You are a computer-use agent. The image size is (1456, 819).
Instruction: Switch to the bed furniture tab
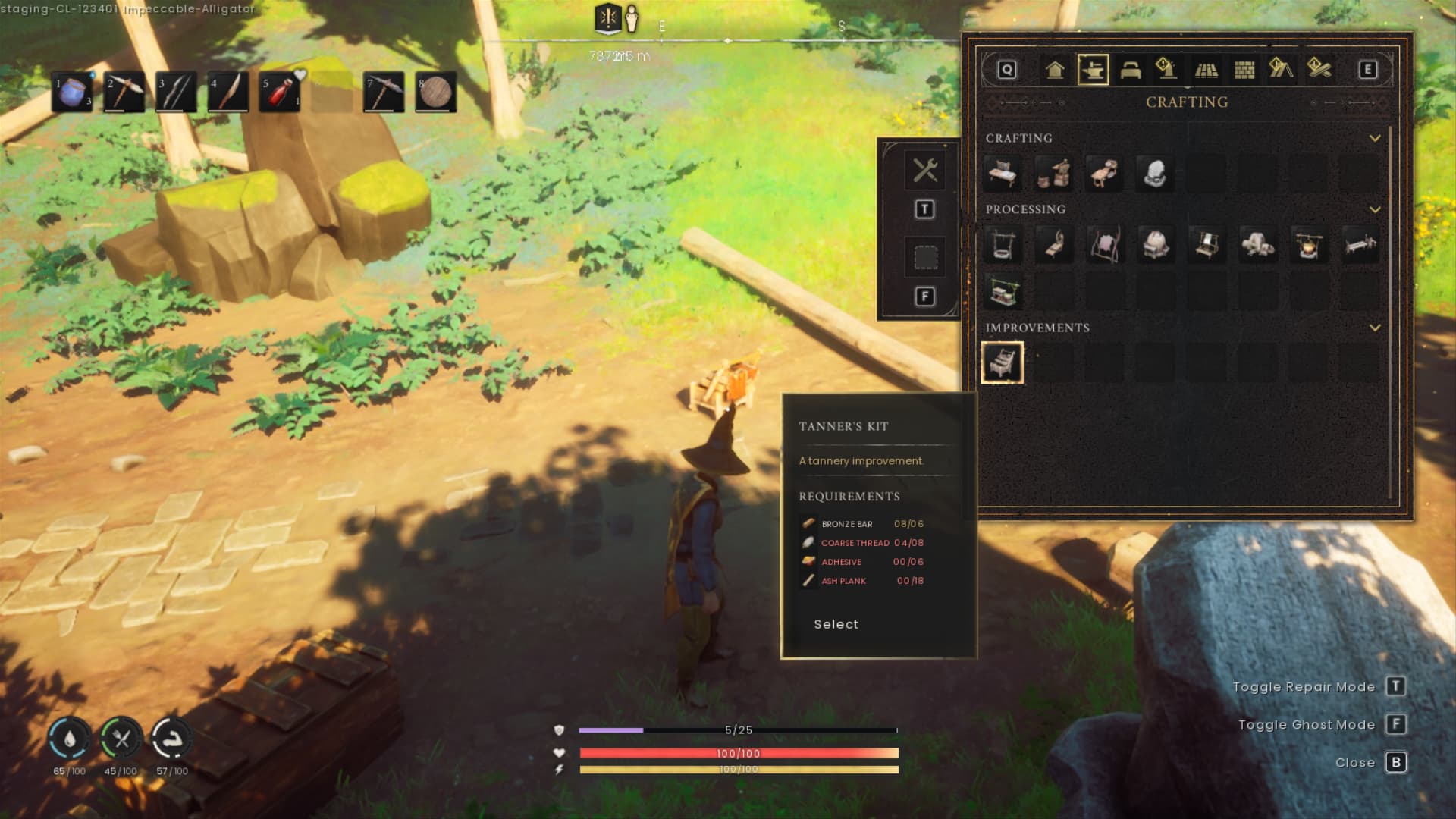1130,70
